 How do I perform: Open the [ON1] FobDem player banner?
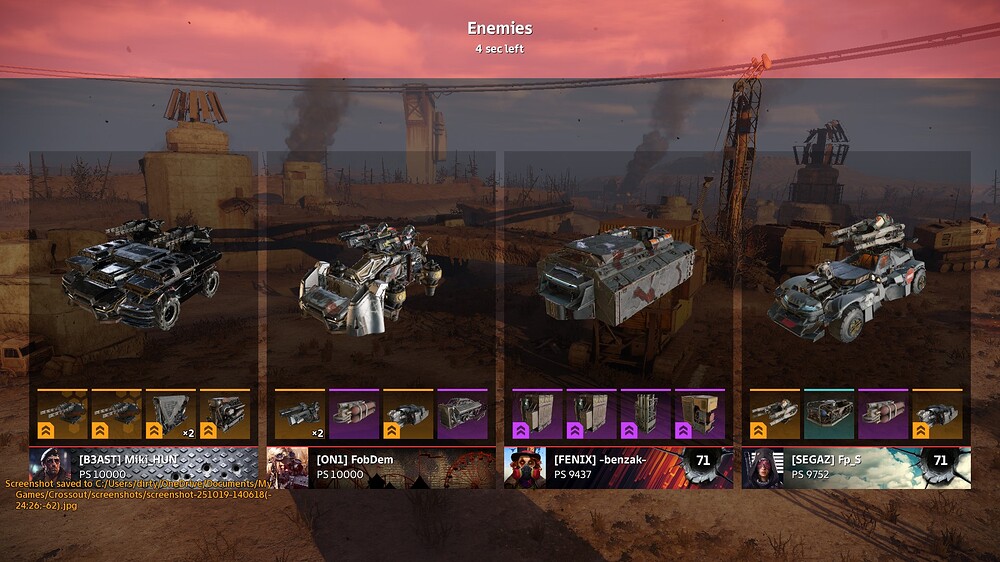click(380, 467)
